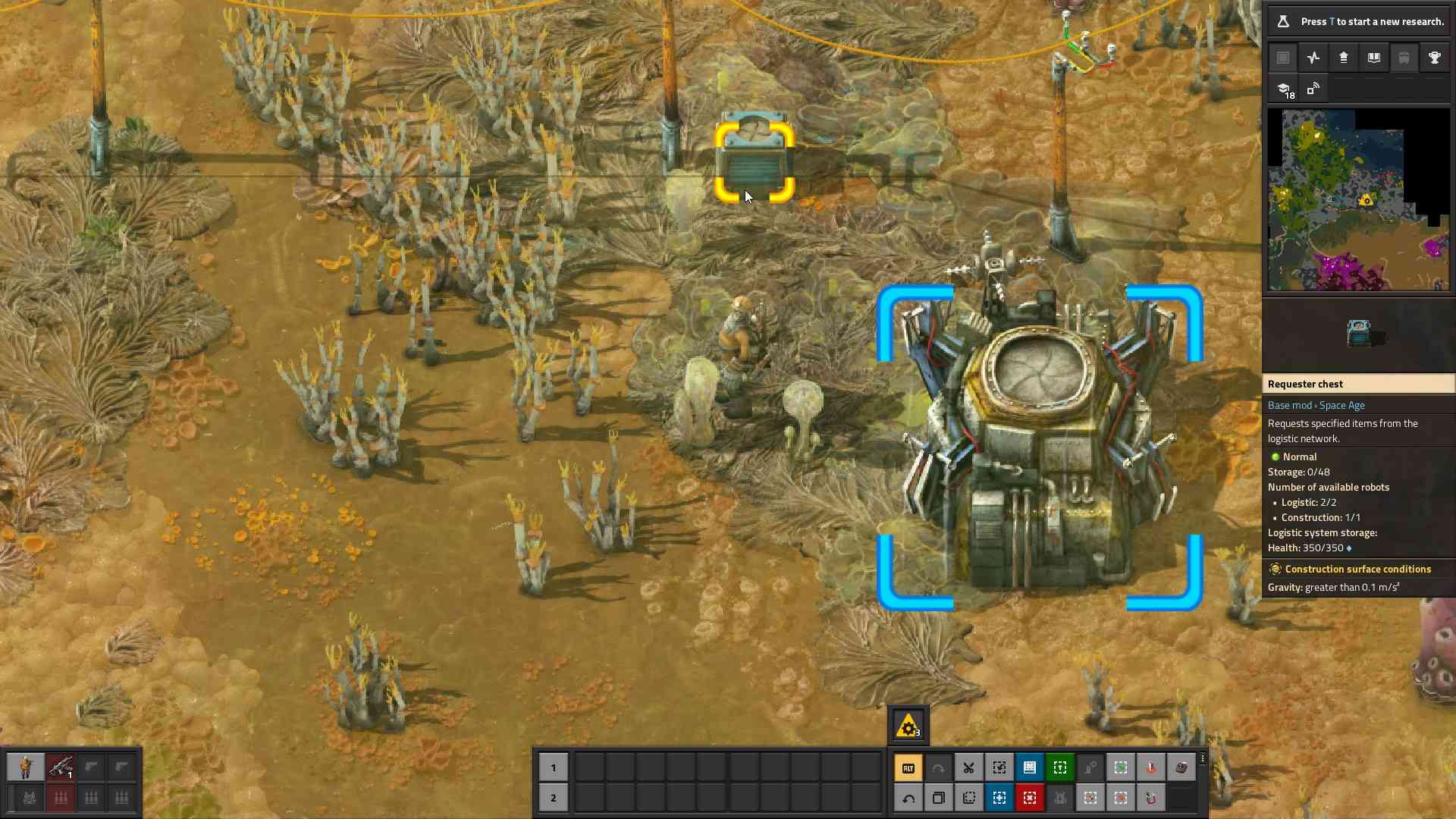The width and height of the screenshot is (1456, 819).
Task: Select the red deconstruction planner
Action: [x=1030, y=798]
